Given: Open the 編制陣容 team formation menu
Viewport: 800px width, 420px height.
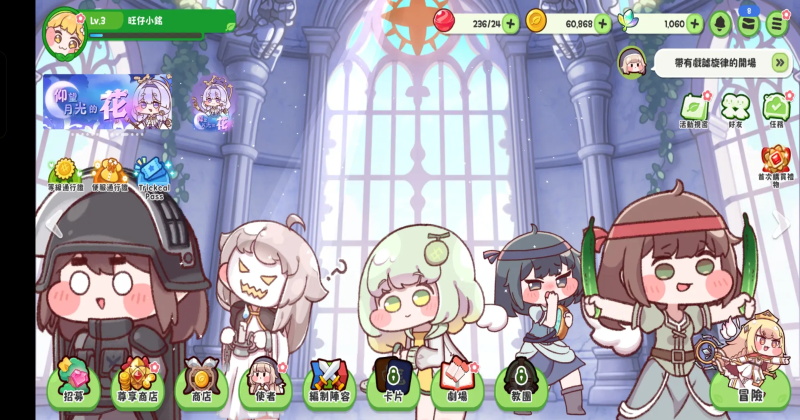Looking at the screenshot, I should point(329,382).
